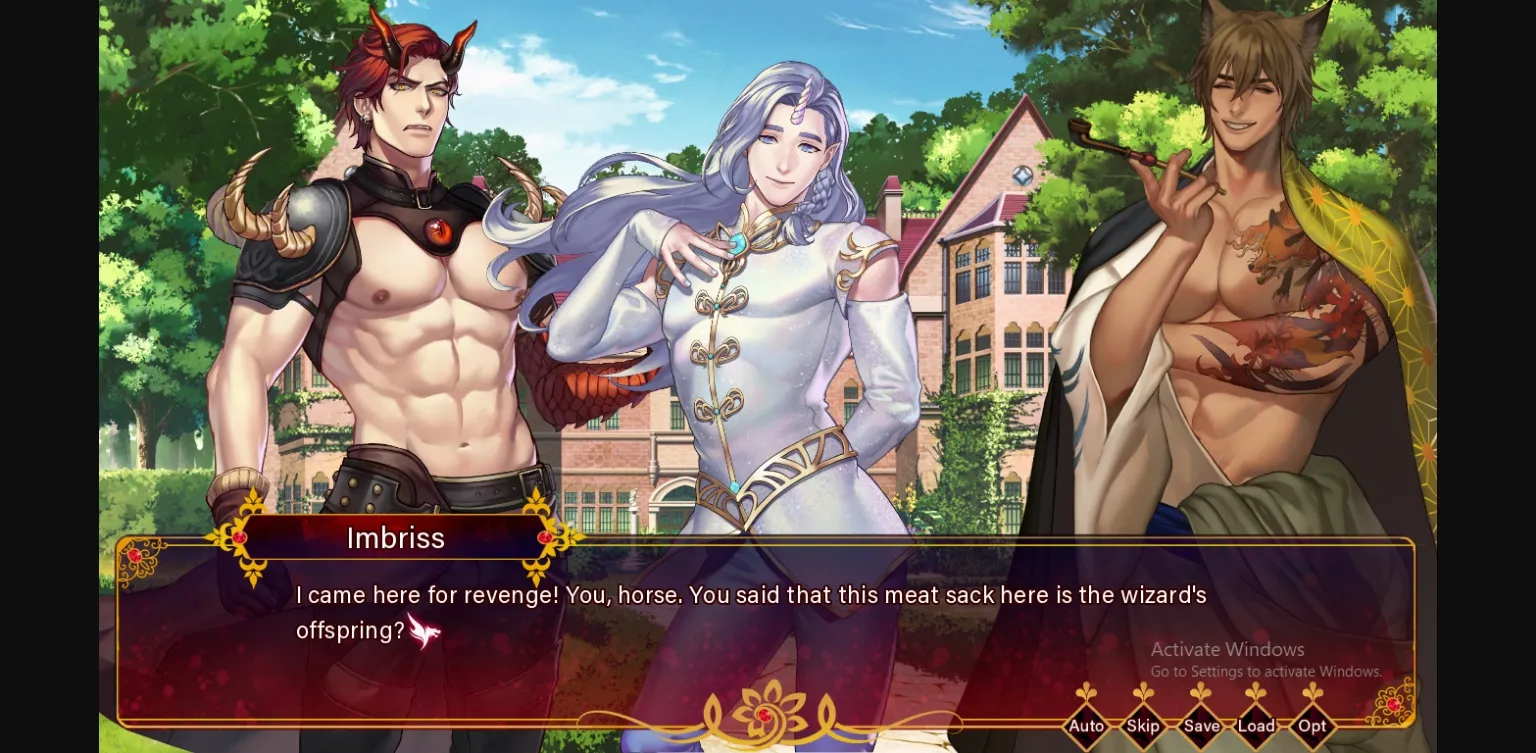Click the Imbriss nameplate banner
This screenshot has height=753, width=1536.
point(396,538)
